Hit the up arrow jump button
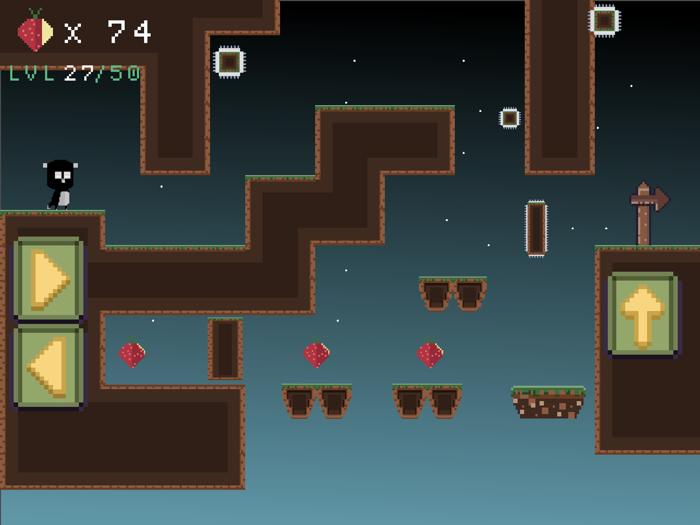 click(x=642, y=314)
